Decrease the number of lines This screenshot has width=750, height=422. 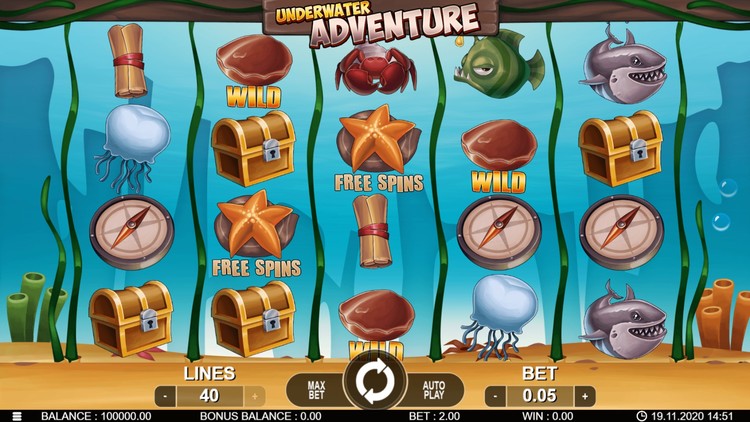[166, 396]
